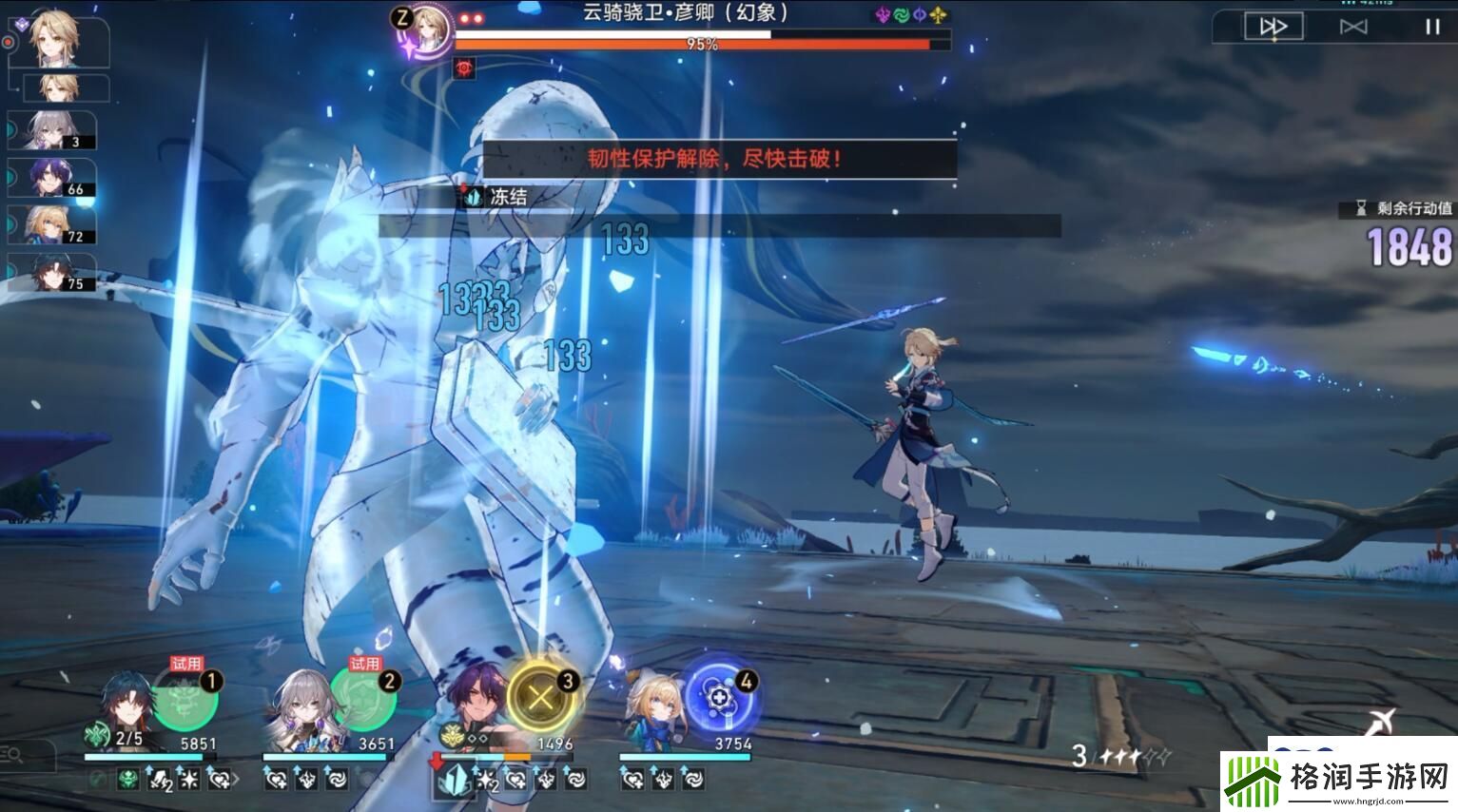Image resolution: width=1458 pixels, height=812 pixels.
Task: Select the top portrait in the turn order
Action: 59,40
